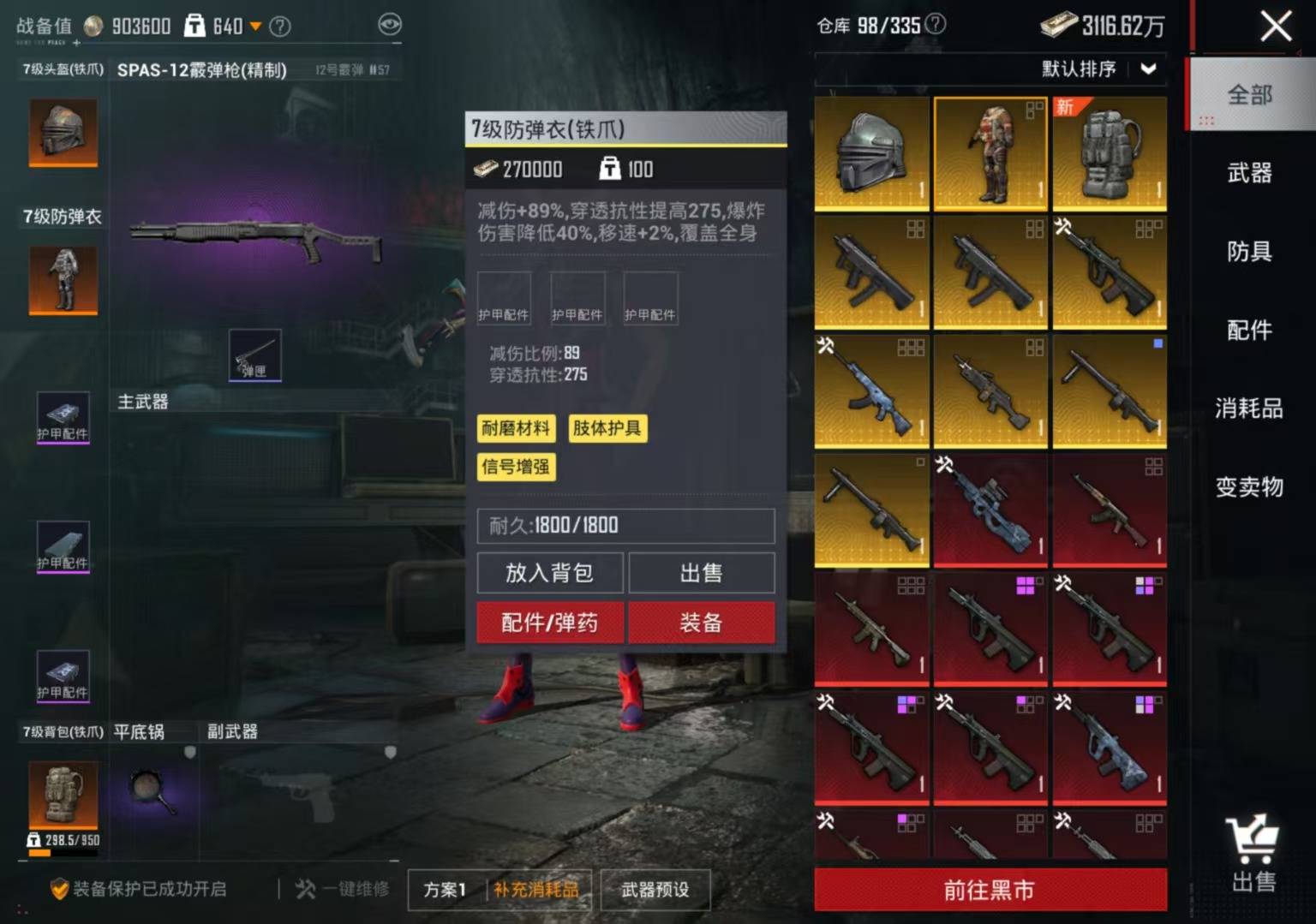Open the 武器预设 weapon presets
The height and width of the screenshot is (924, 1316).
[655, 890]
